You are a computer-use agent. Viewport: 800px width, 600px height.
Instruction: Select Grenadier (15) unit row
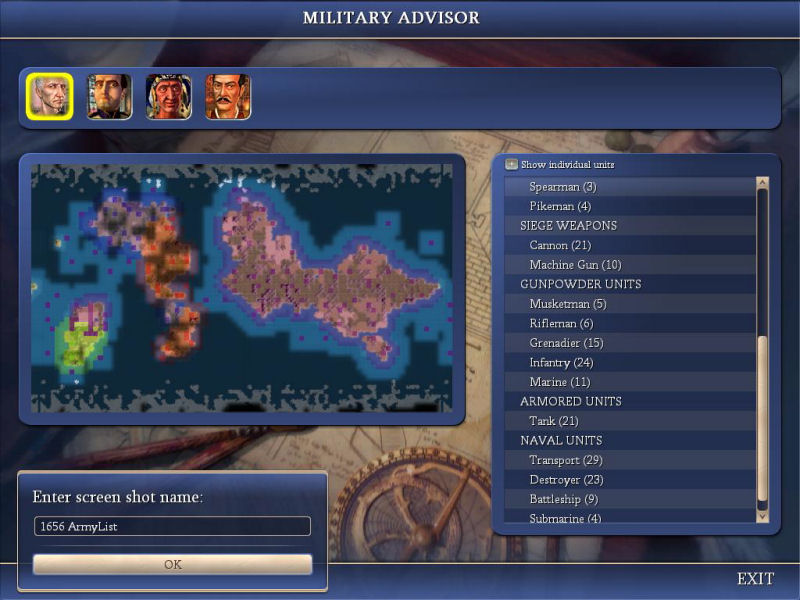pyautogui.click(x=566, y=343)
